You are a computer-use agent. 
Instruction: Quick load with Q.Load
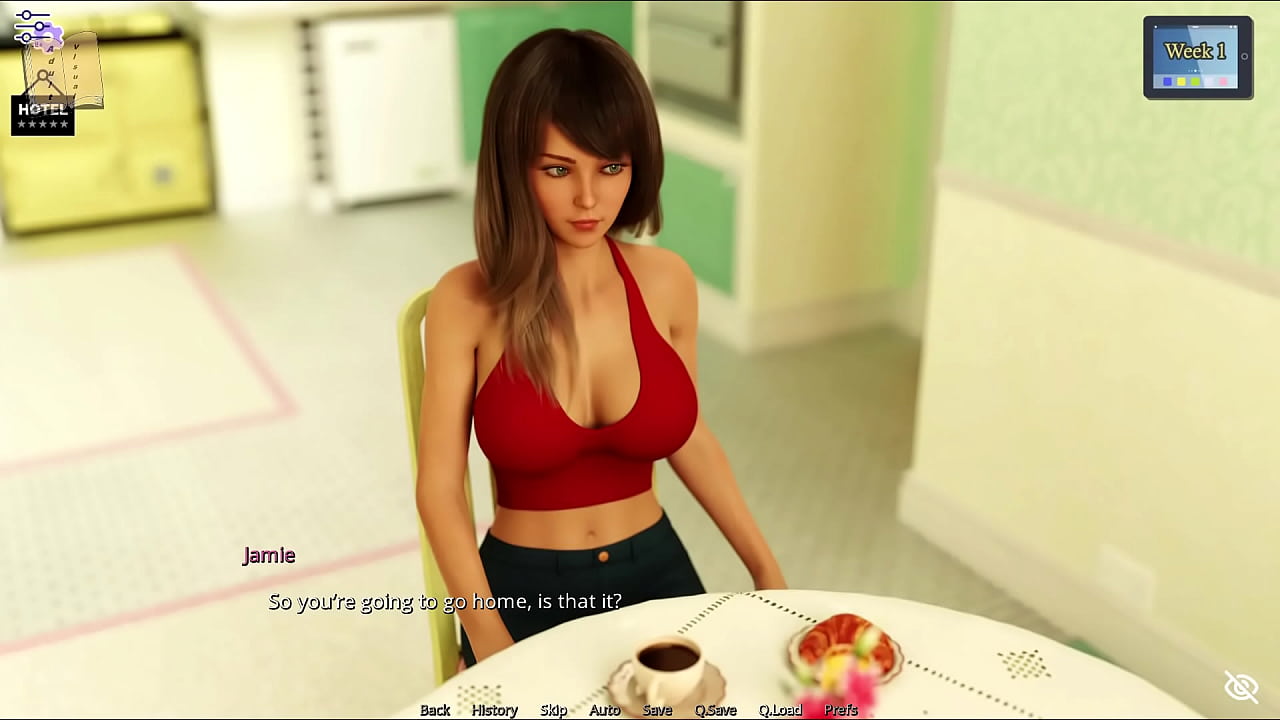780,710
